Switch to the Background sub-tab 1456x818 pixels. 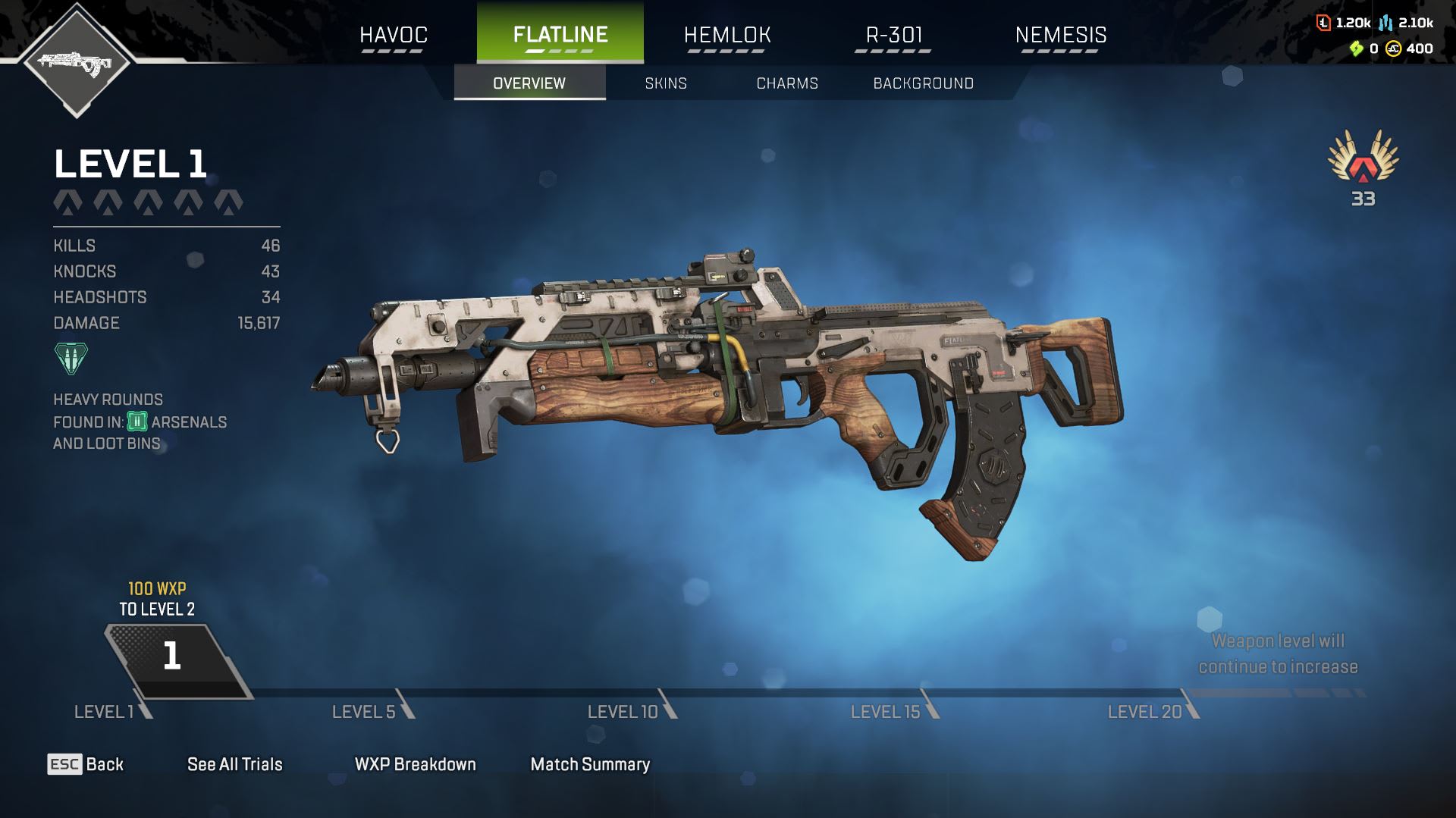(x=923, y=83)
